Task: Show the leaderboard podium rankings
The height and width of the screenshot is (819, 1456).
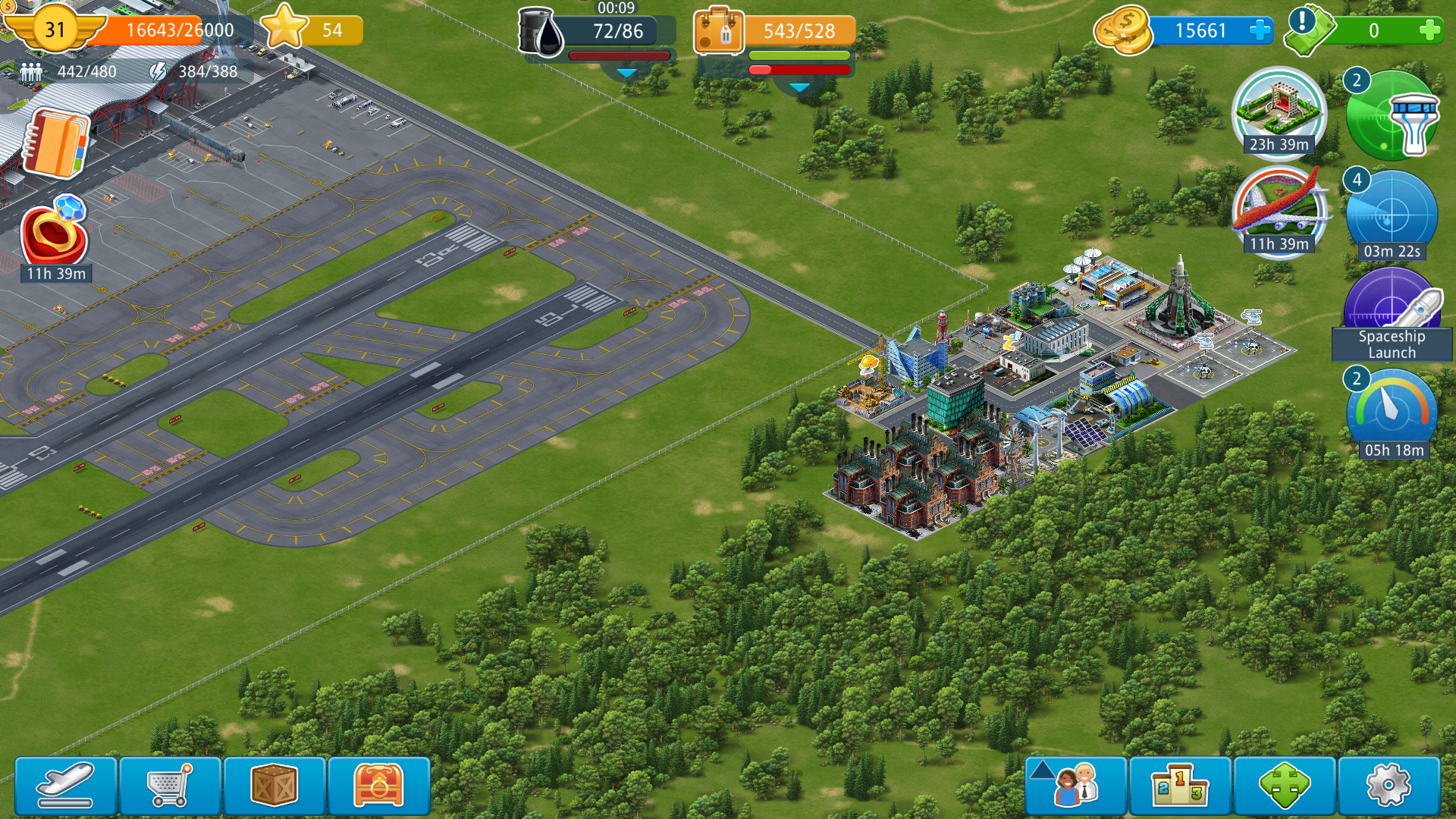Action: tap(1179, 786)
